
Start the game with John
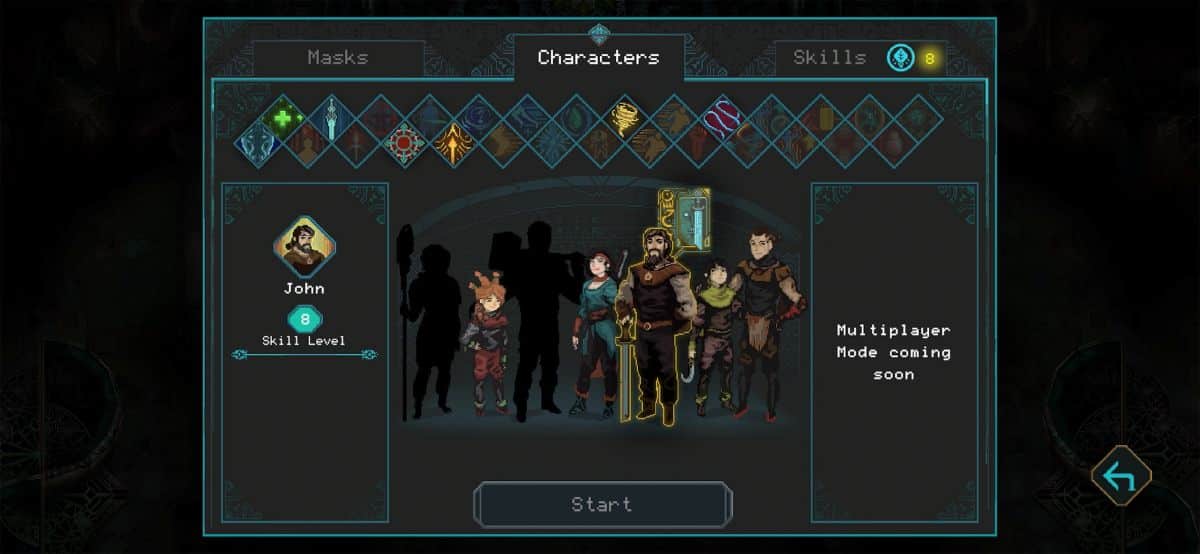tap(602, 505)
